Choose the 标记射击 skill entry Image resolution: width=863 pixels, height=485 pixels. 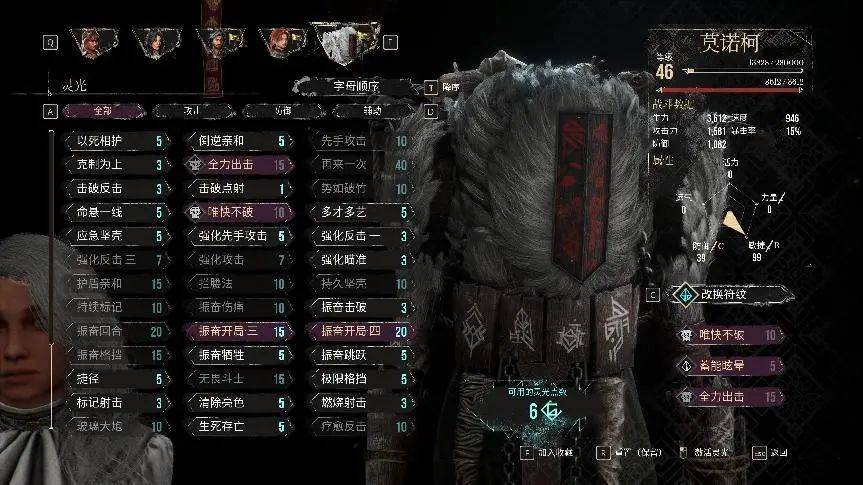(x=112, y=404)
